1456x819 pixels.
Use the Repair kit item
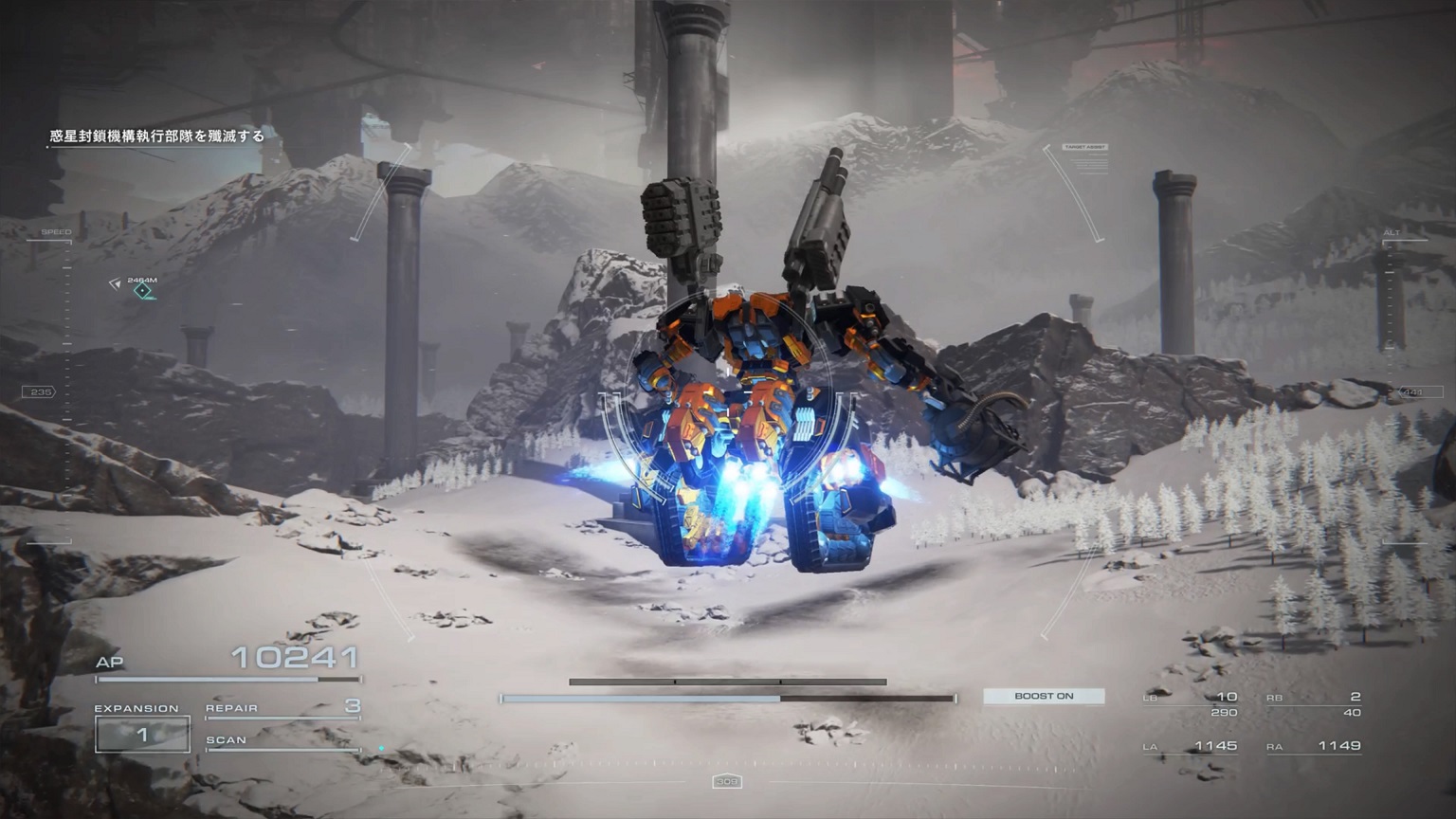[x=282, y=708]
